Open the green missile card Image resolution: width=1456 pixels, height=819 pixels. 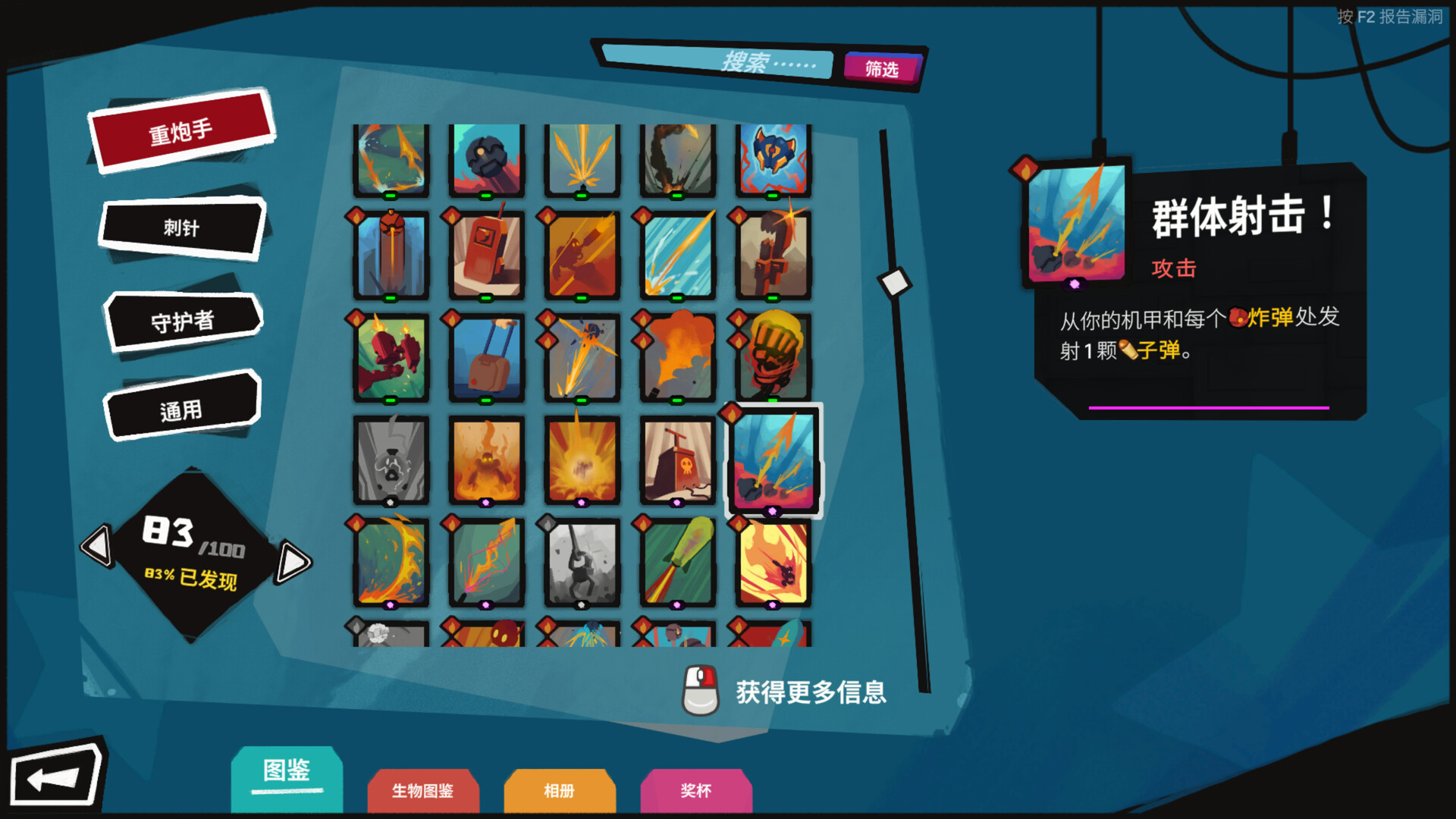[677, 563]
